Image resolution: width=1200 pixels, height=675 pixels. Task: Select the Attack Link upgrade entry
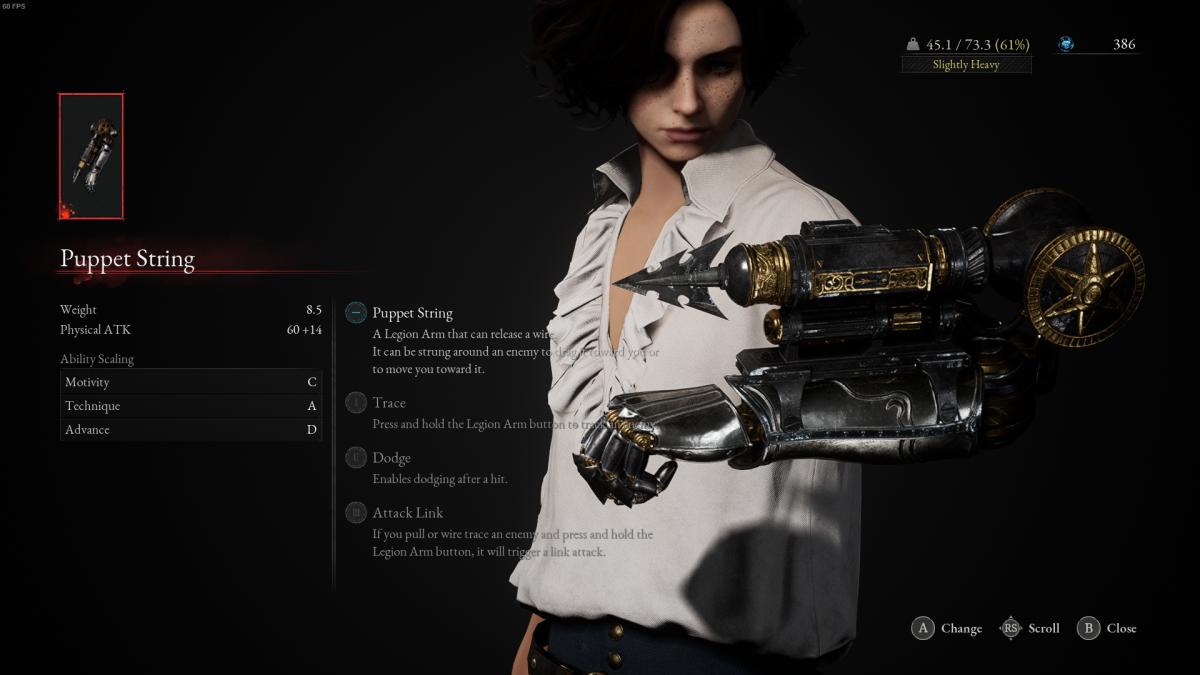coord(407,513)
